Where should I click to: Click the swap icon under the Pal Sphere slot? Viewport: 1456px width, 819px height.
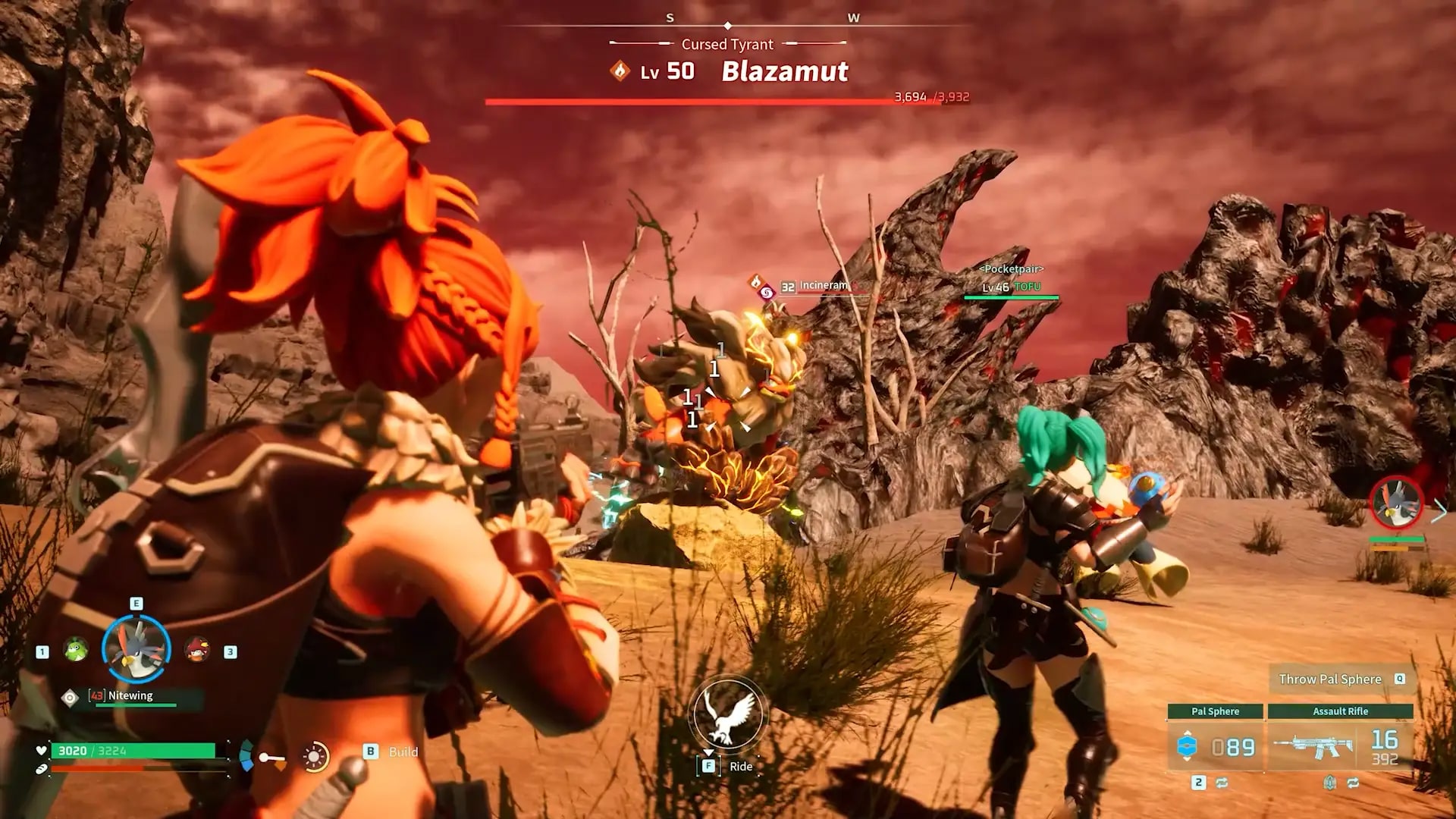(1221, 783)
